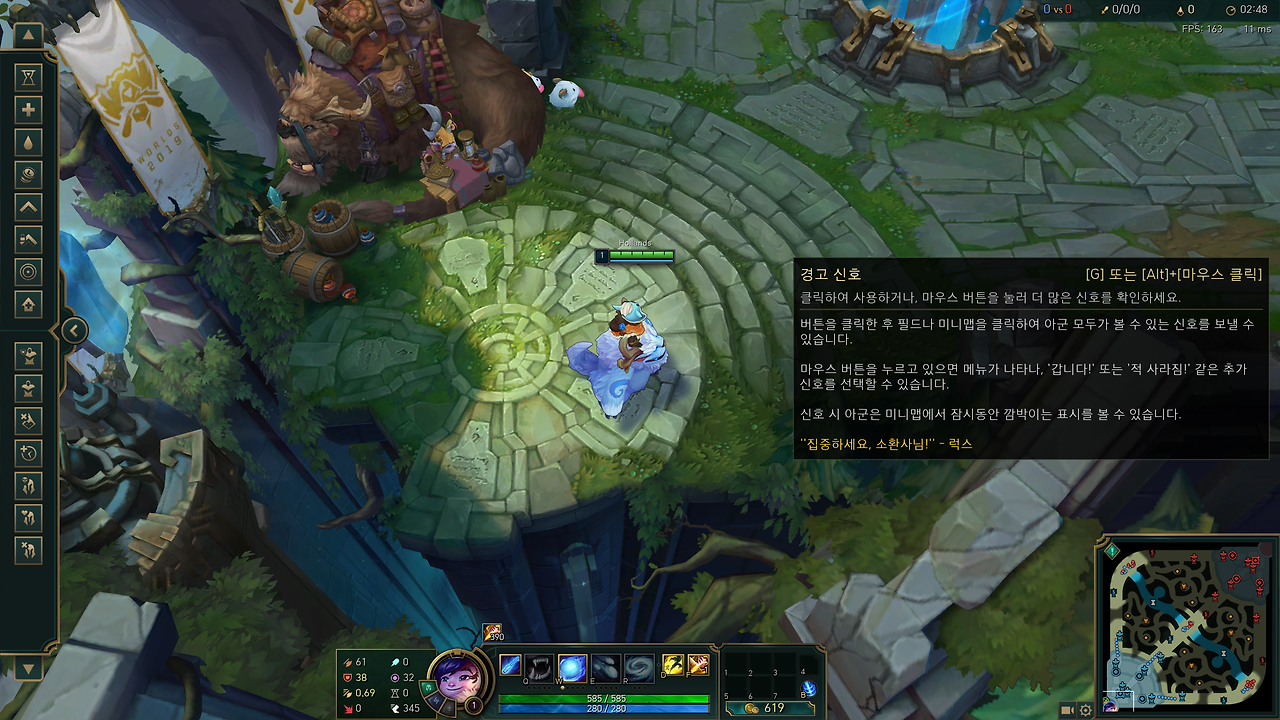Click the R ultimate ability icon
Screen dimensions: 1280x720
coord(639,665)
